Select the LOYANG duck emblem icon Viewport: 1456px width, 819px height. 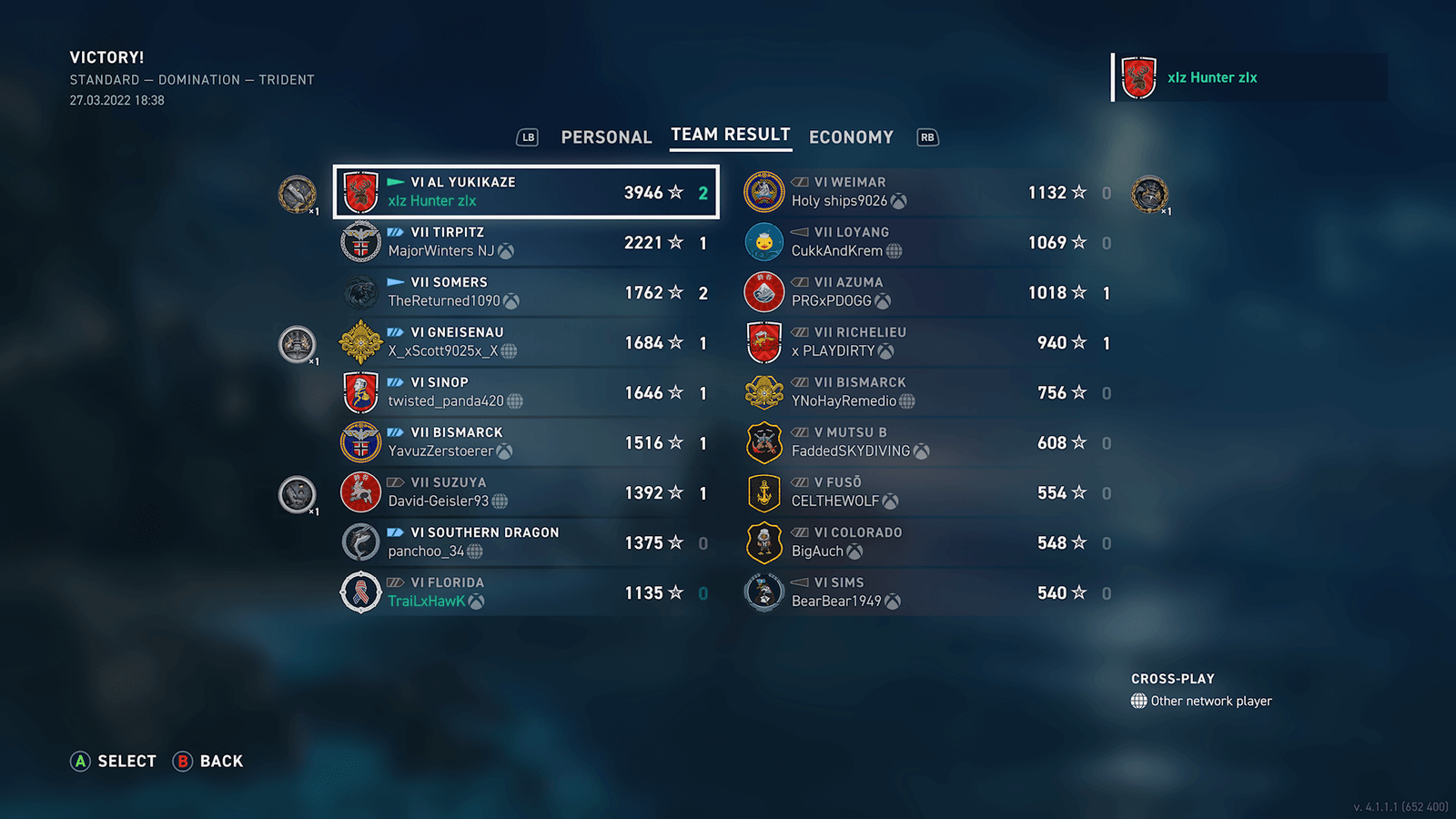coord(764,241)
